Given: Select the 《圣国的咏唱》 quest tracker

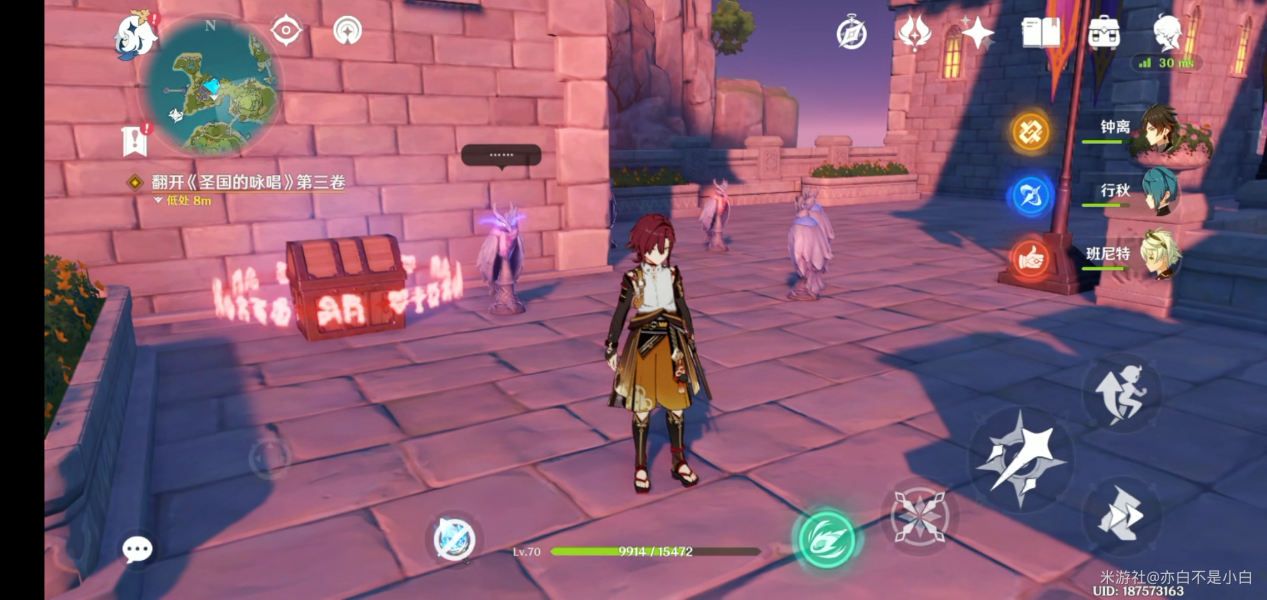Looking at the screenshot, I should pyautogui.click(x=247, y=182).
